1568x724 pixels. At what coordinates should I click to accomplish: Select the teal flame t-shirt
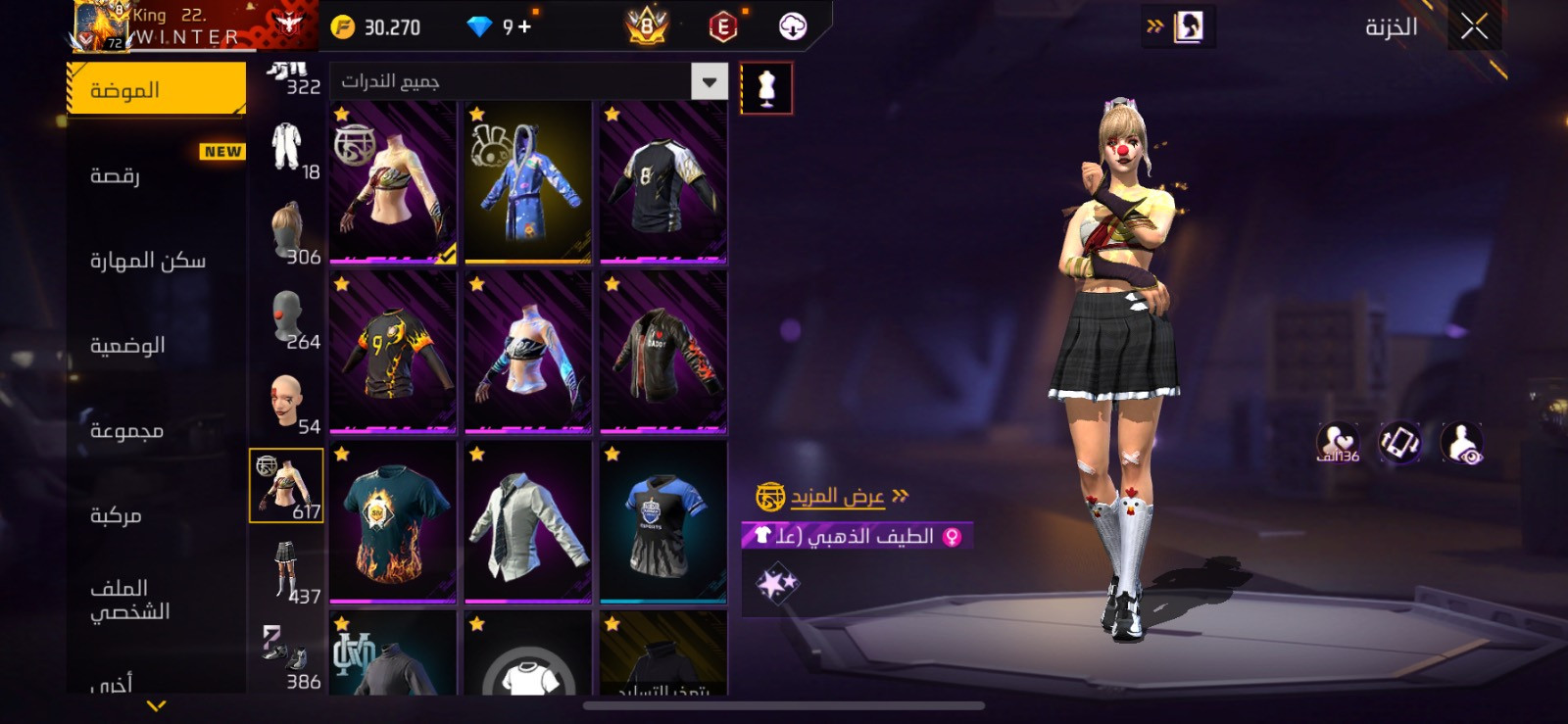click(x=392, y=522)
